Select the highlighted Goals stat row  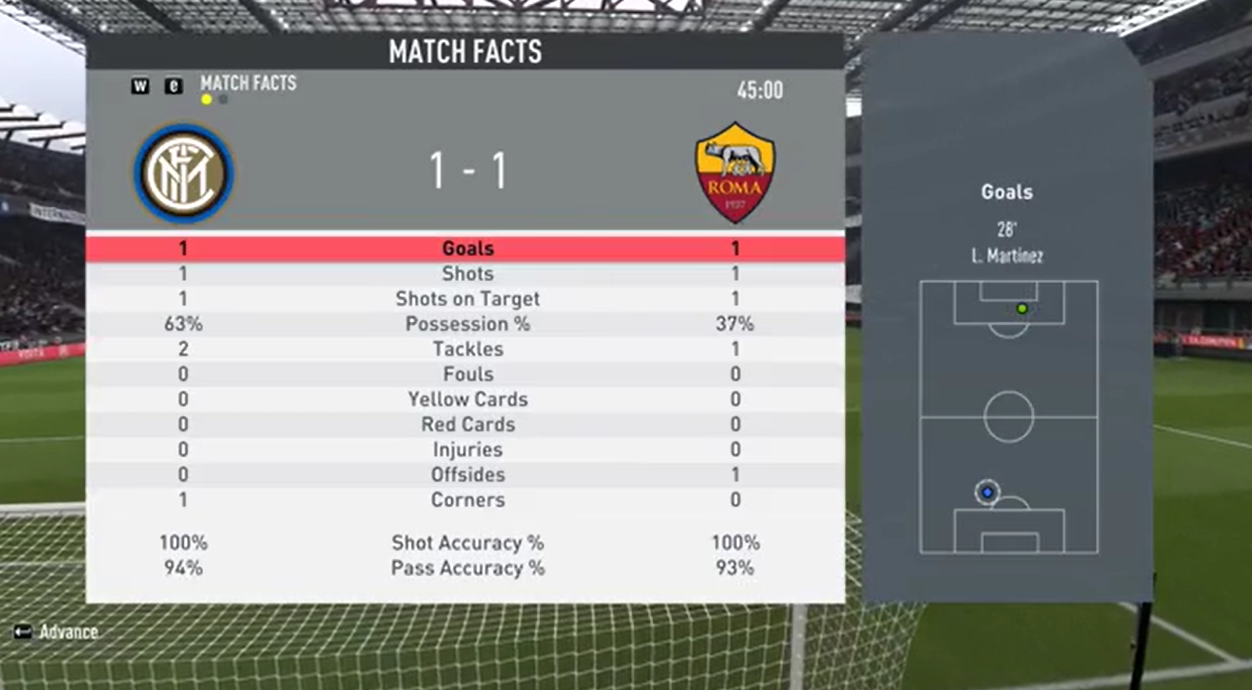[467, 249]
